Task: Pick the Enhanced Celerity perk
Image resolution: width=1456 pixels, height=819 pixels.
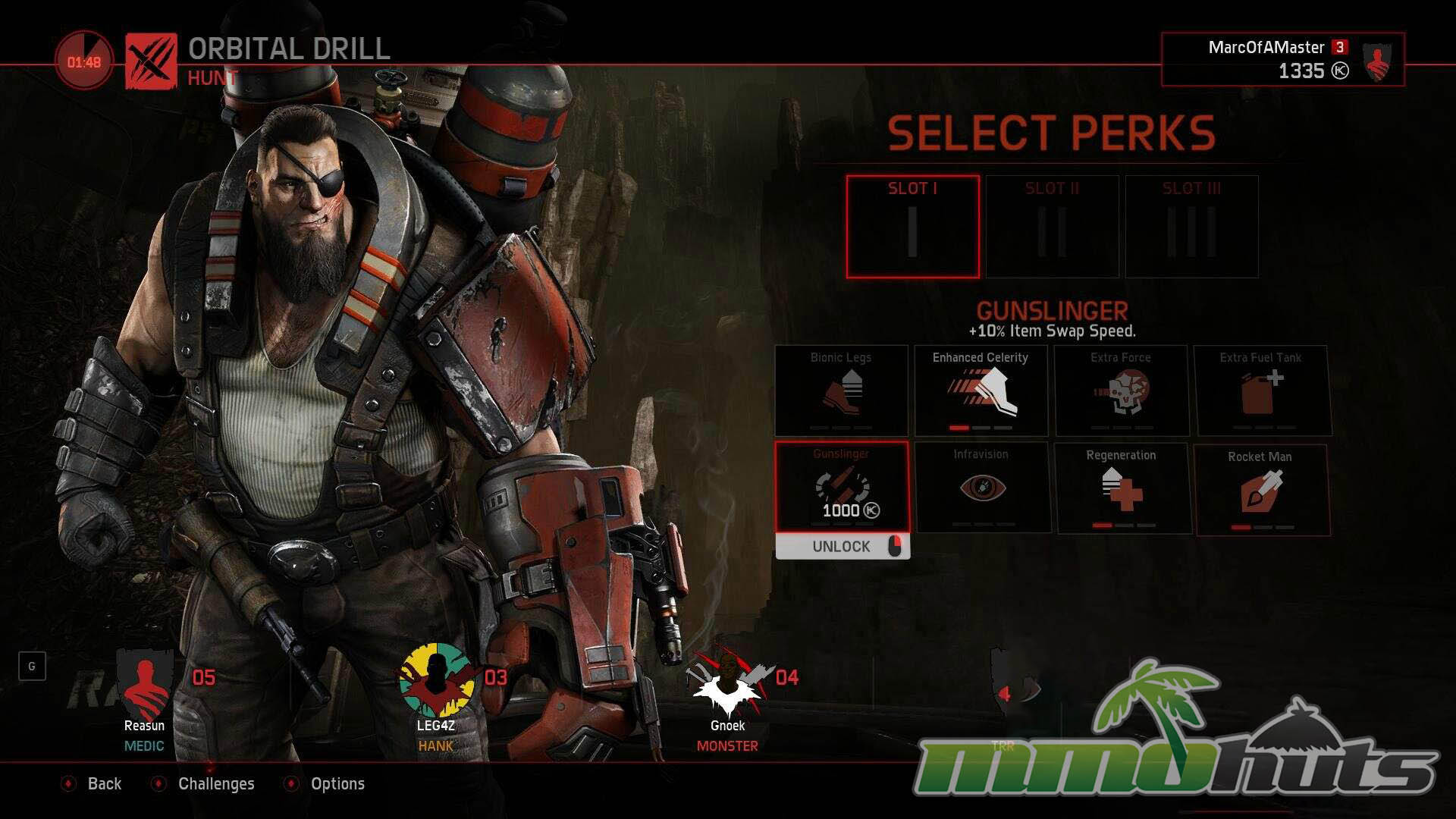Action: point(981,391)
